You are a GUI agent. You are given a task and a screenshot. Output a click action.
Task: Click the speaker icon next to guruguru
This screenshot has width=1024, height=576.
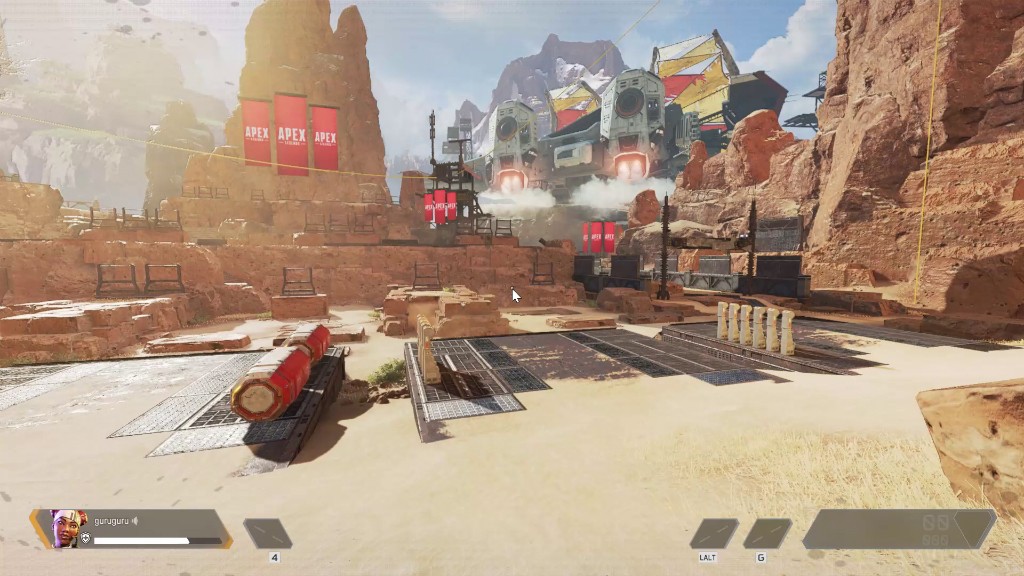click(x=135, y=521)
